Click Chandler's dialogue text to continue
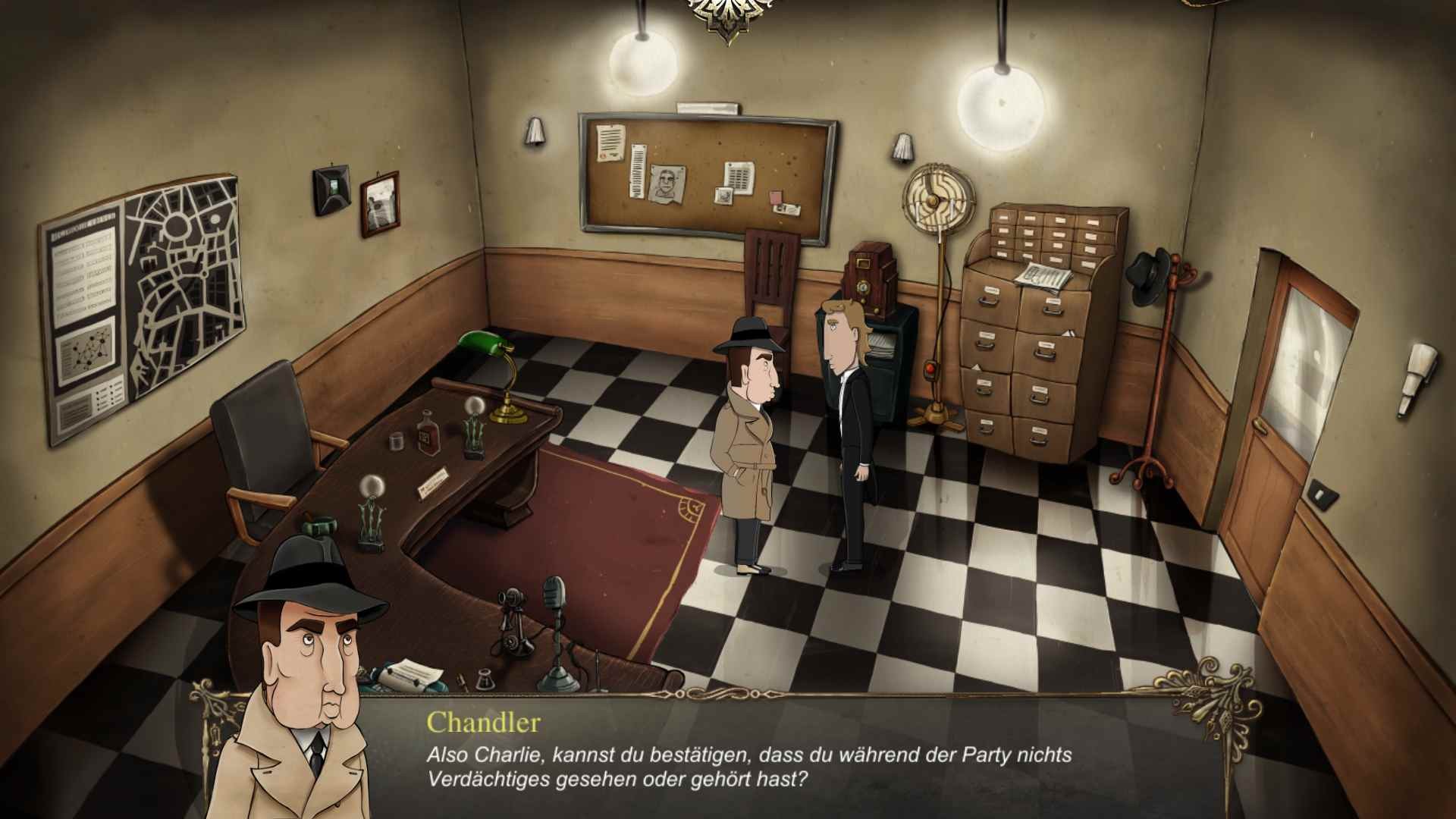 (748, 767)
